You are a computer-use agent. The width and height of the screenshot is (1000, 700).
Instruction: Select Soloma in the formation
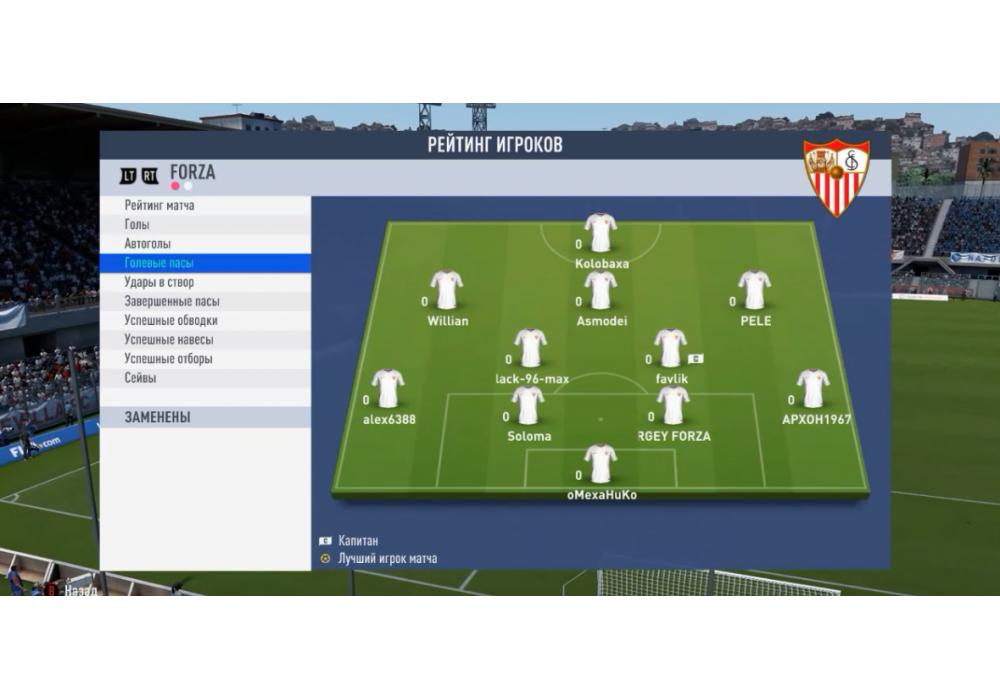point(528,406)
